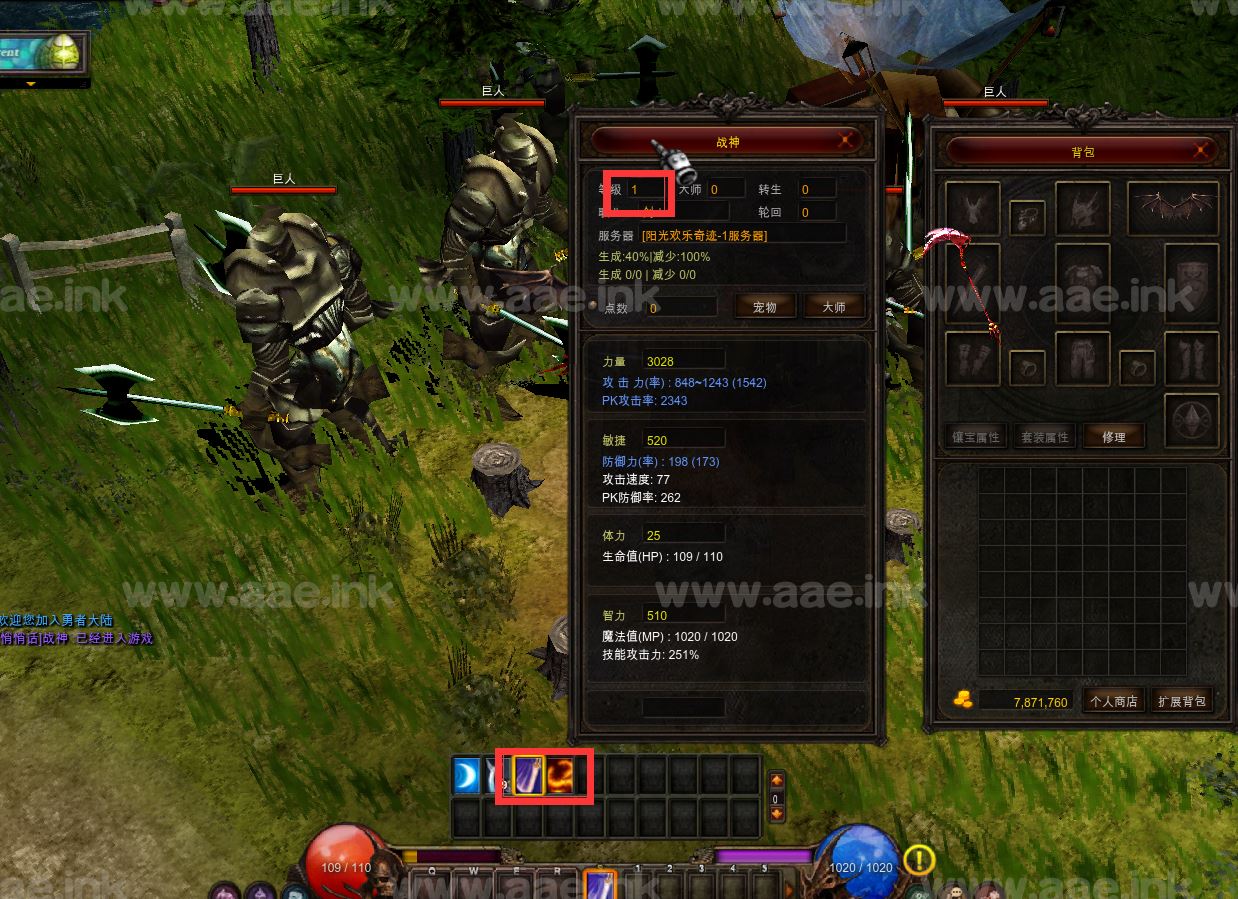Select the helmet equipment slot

pos(1082,208)
